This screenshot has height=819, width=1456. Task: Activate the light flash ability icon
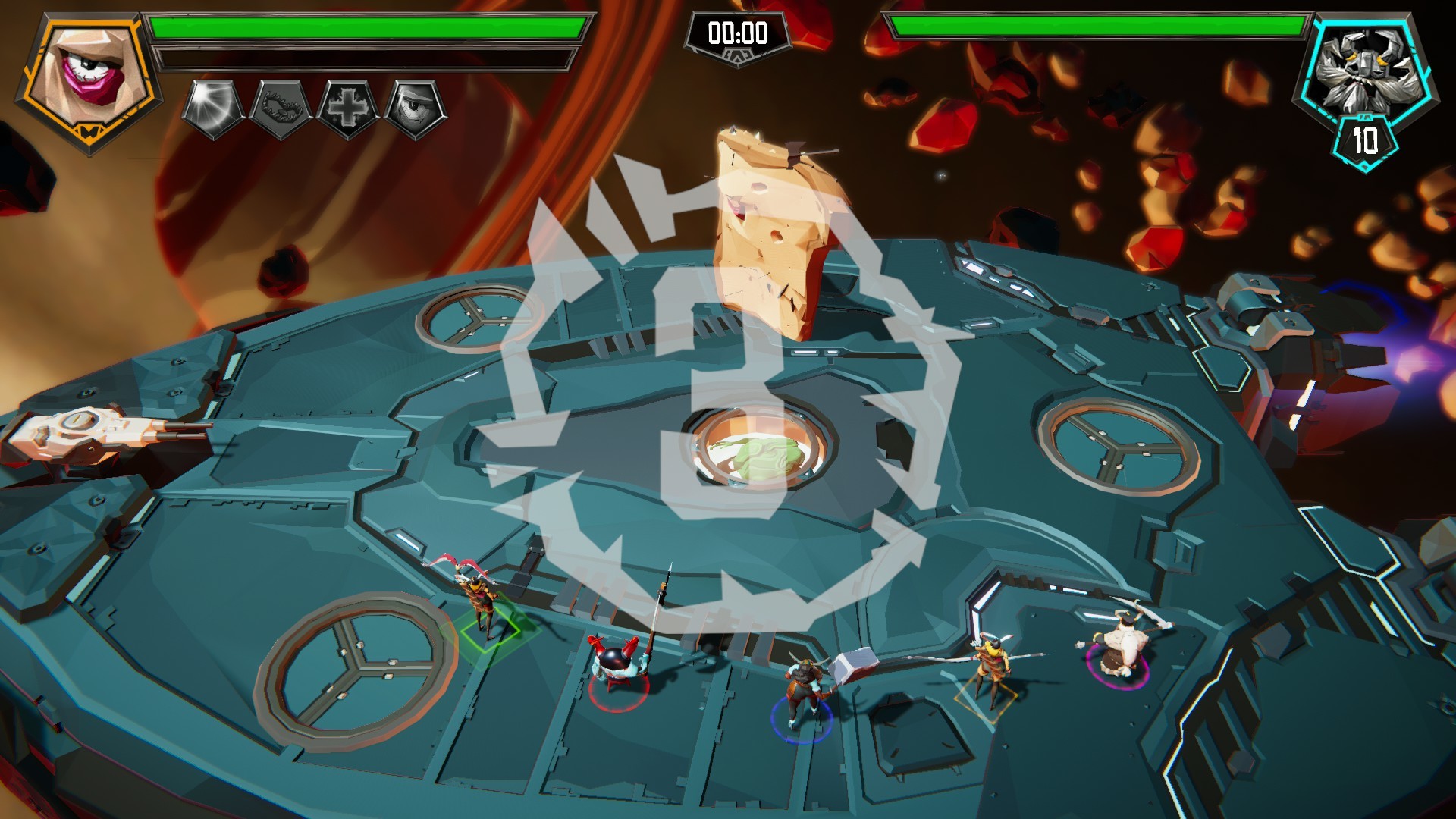[214, 108]
